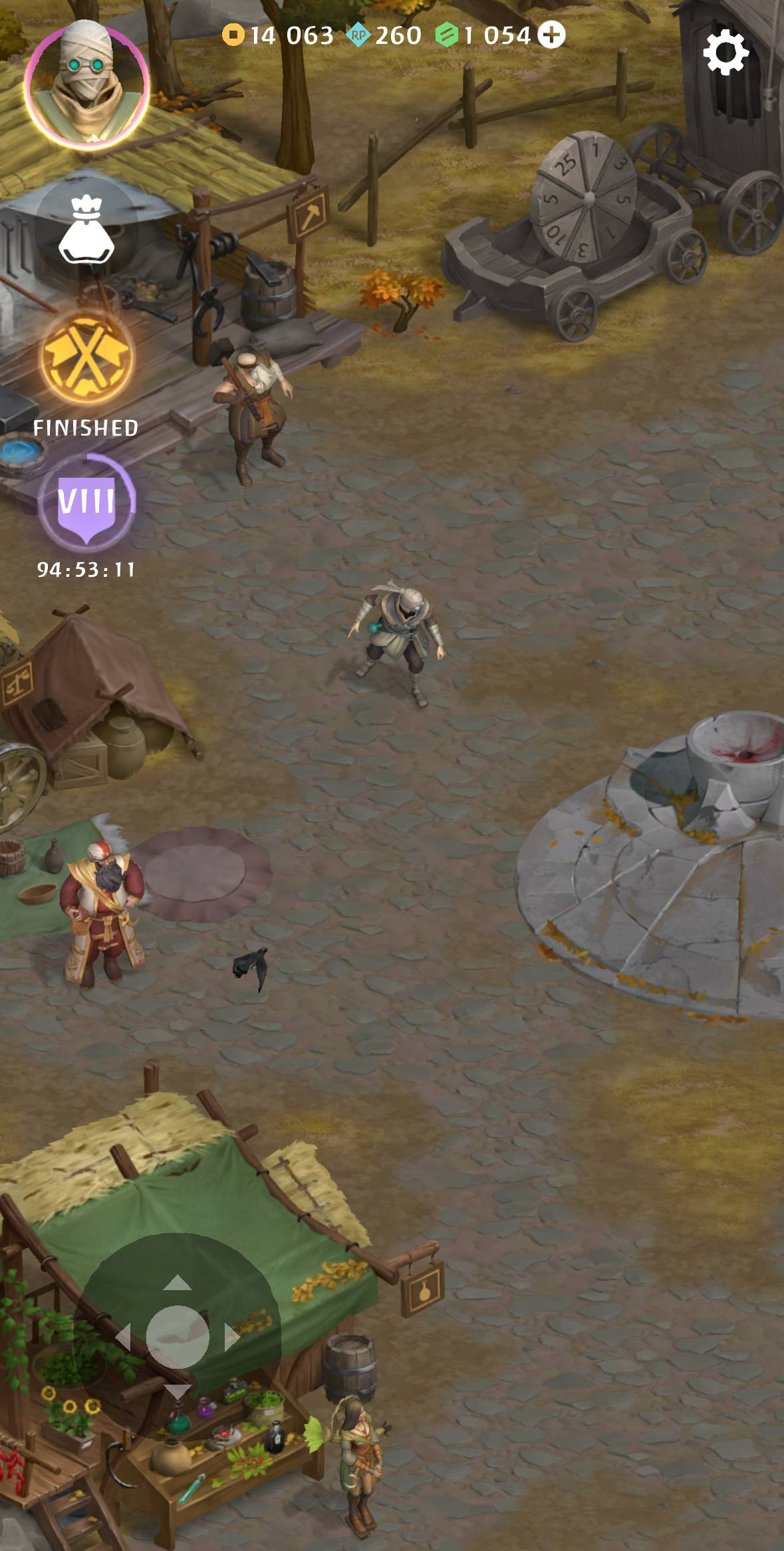Move up with the joystick arrow

point(177,1283)
